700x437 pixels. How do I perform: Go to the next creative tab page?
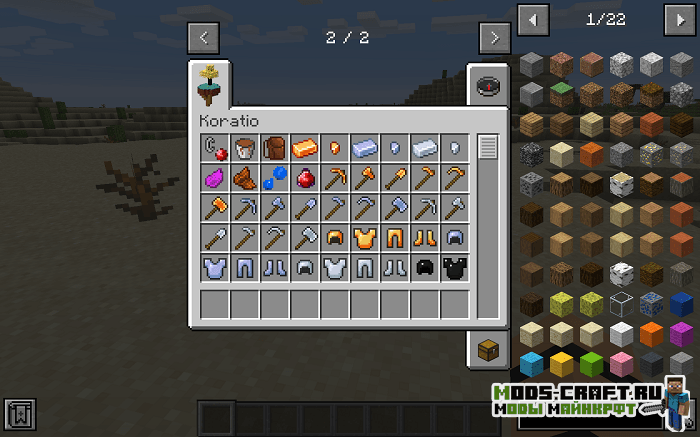pos(494,38)
